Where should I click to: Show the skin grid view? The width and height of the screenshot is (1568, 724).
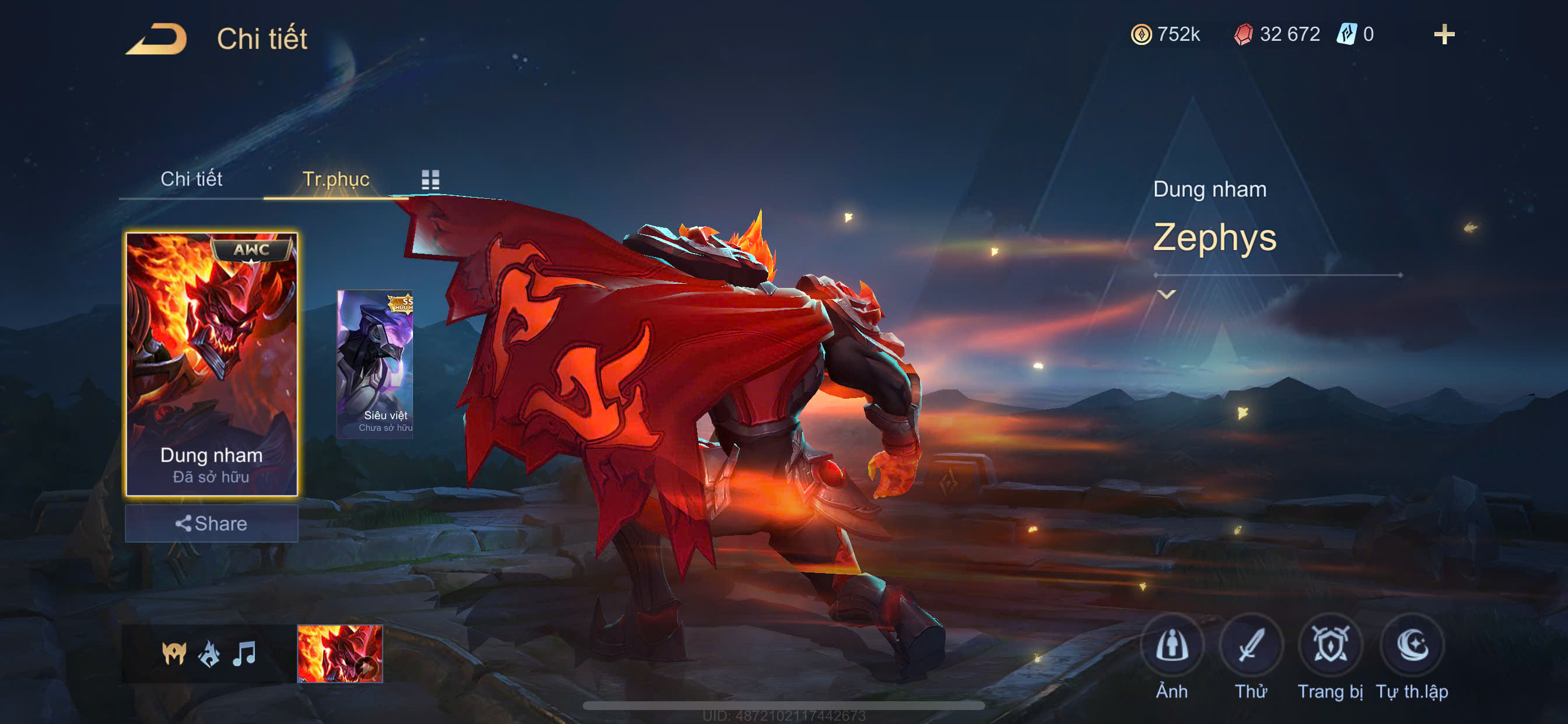(430, 180)
